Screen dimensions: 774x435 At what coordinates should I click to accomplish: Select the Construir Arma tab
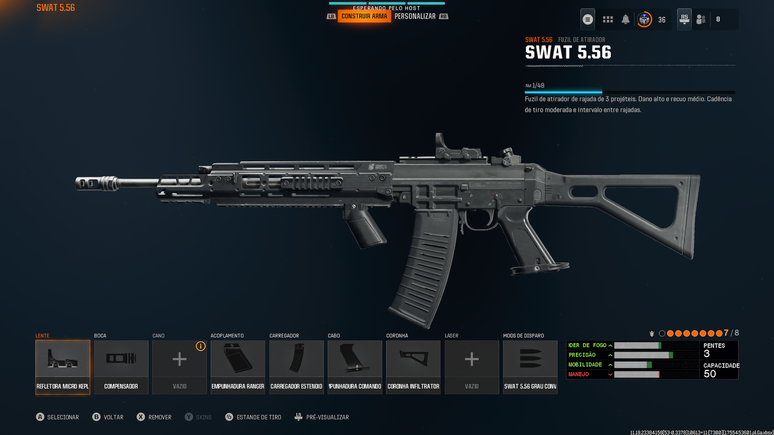pyautogui.click(x=364, y=16)
